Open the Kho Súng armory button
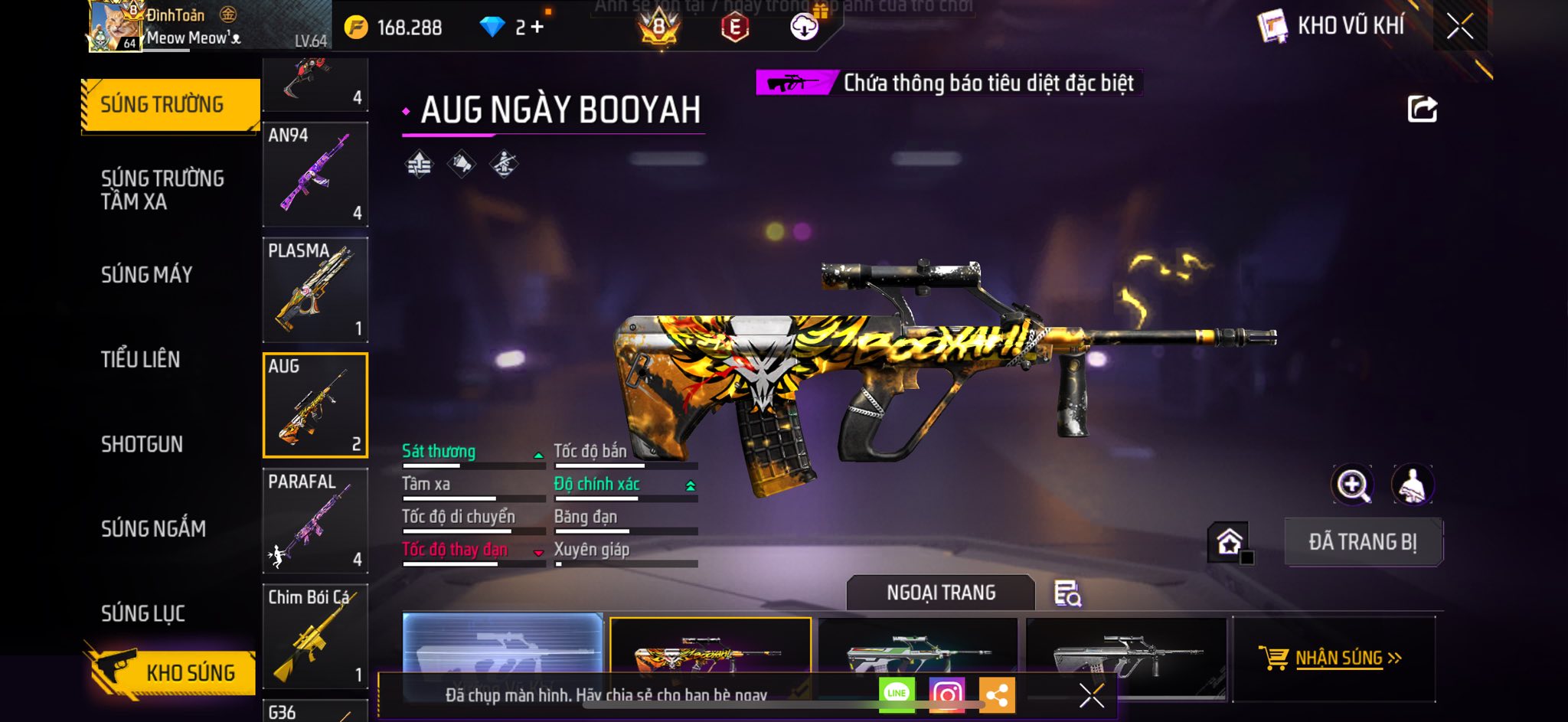Viewport: 1568px width, 722px height. 172,672
